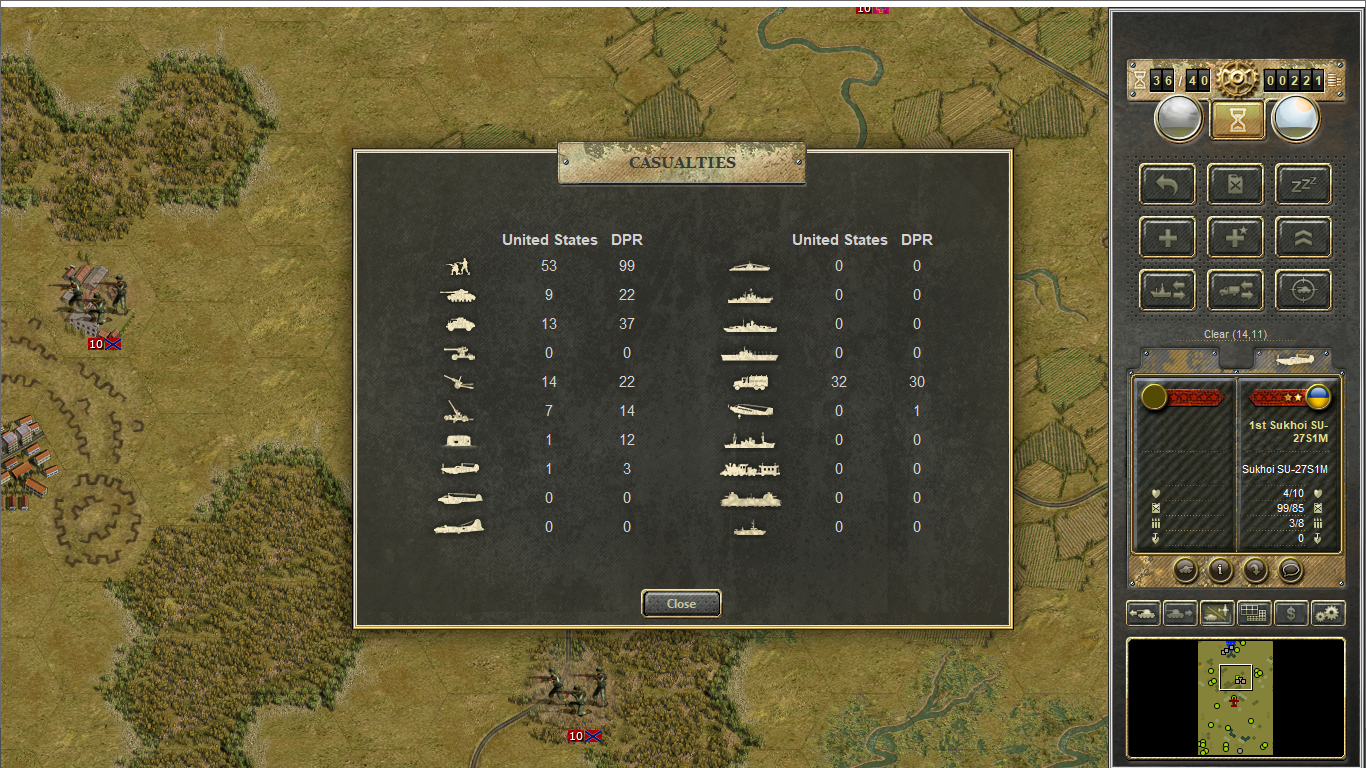The height and width of the screenshot is (768, 1366).
Task: Click the round speech bubble button
Action: tap(1291, 570)
